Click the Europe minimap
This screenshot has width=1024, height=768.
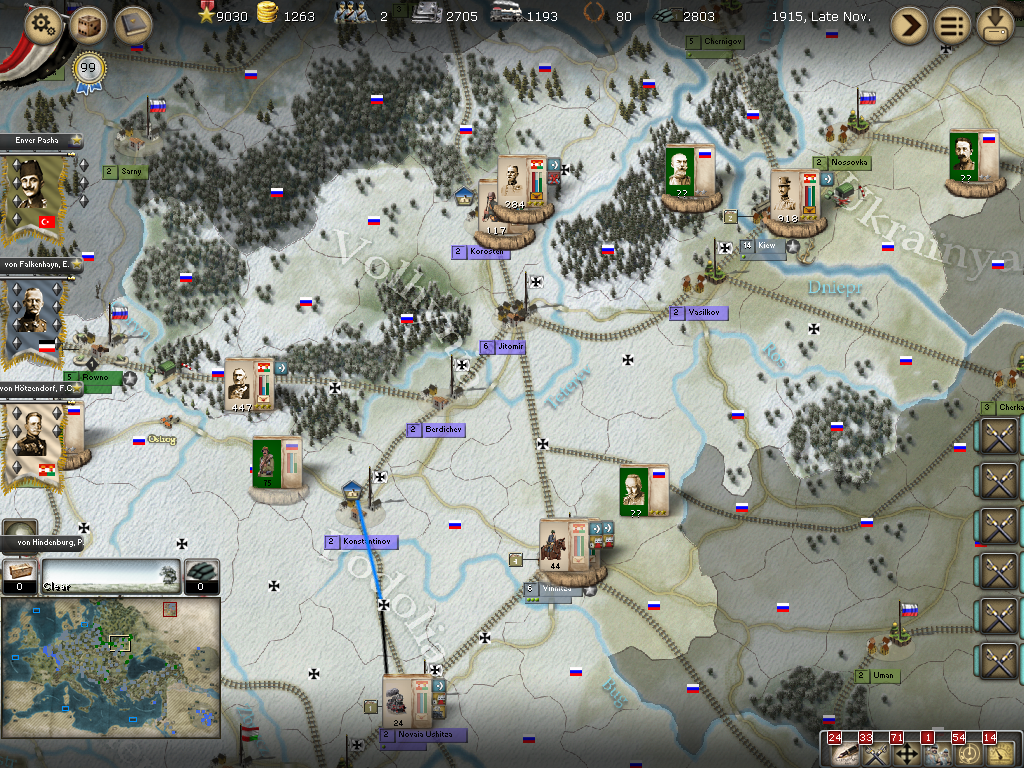(110, 667)
